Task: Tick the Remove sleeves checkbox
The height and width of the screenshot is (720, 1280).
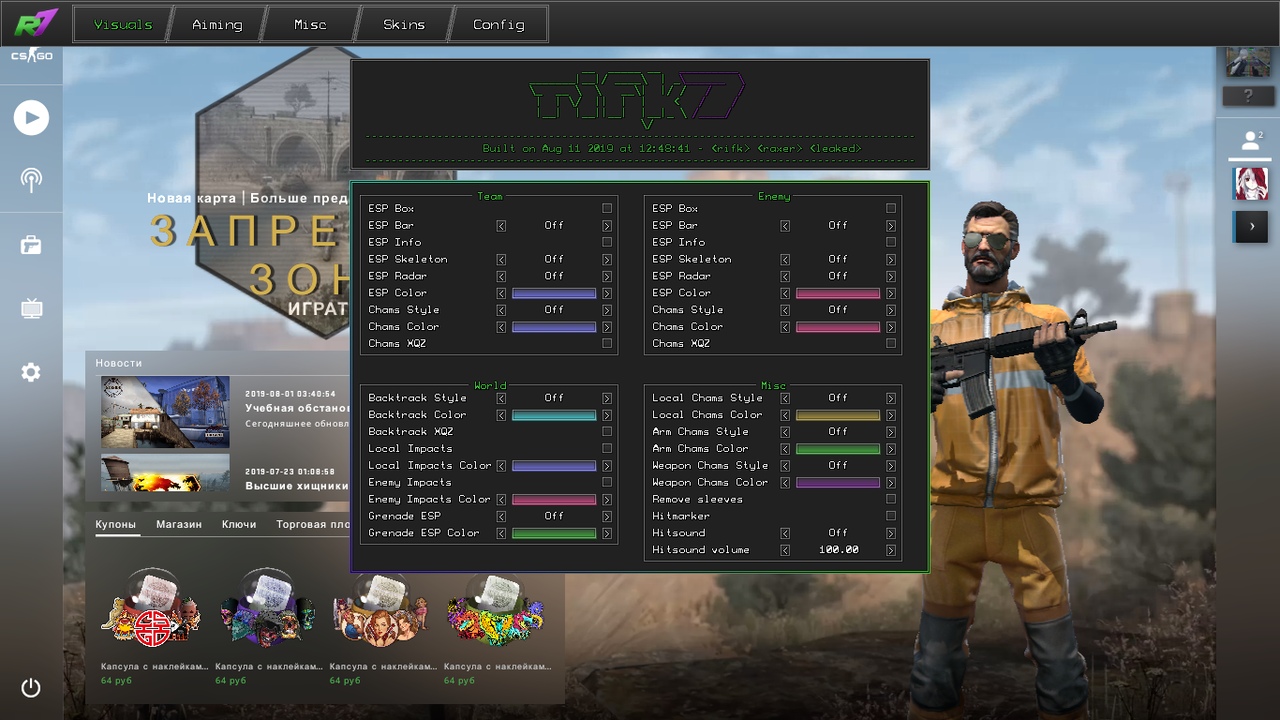Action: (891, 499)
